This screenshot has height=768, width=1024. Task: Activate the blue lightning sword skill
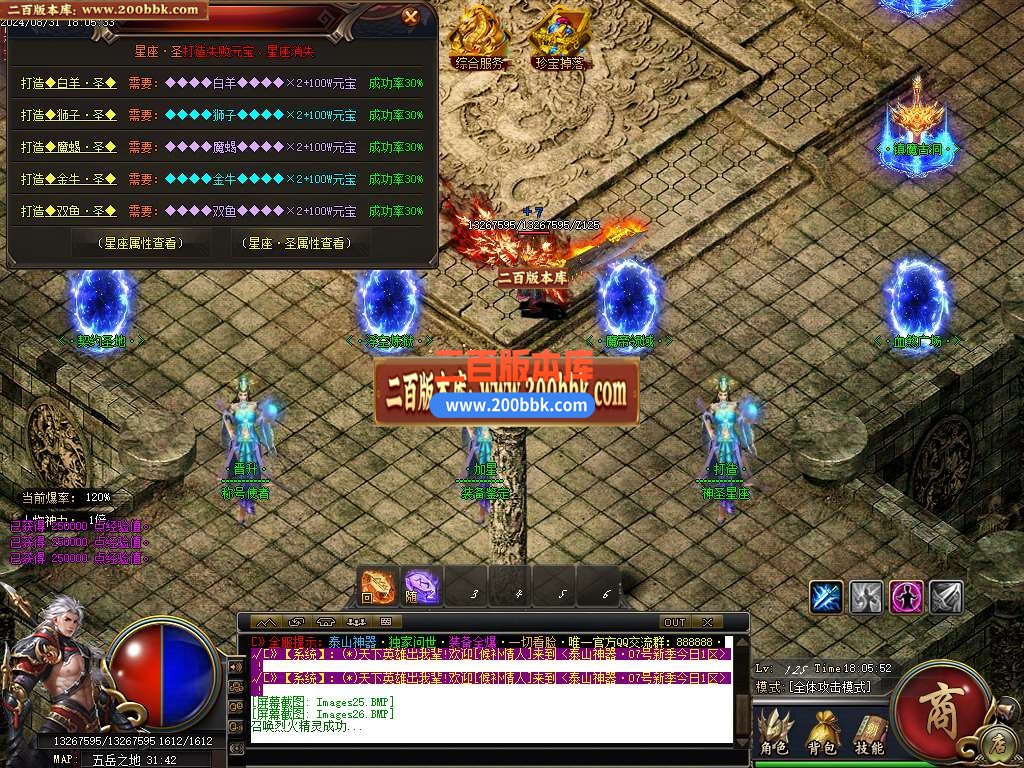tap(826, 597)
